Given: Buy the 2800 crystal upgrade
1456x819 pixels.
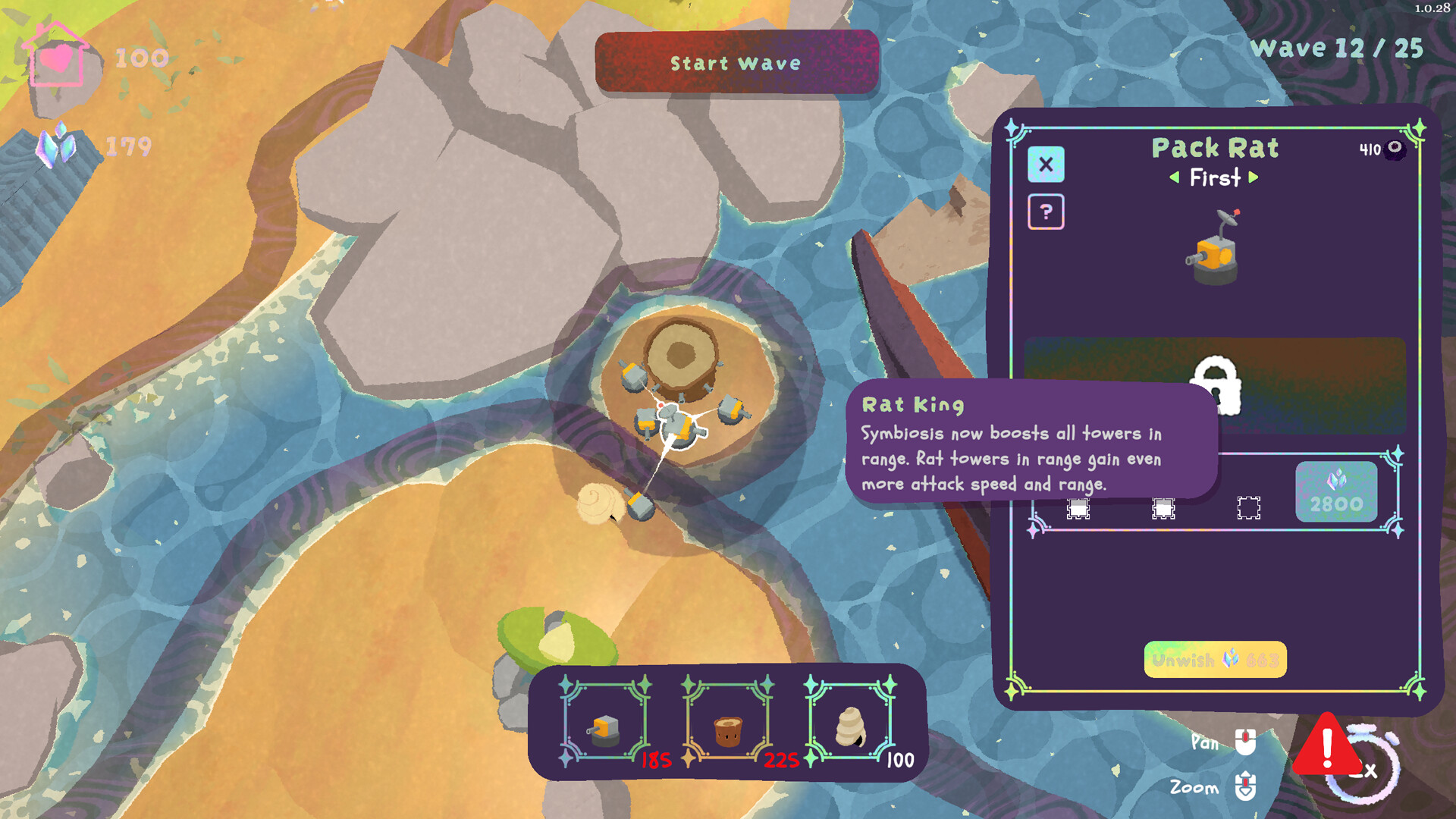Looking at the screenshot, I should coord(1335,492).
